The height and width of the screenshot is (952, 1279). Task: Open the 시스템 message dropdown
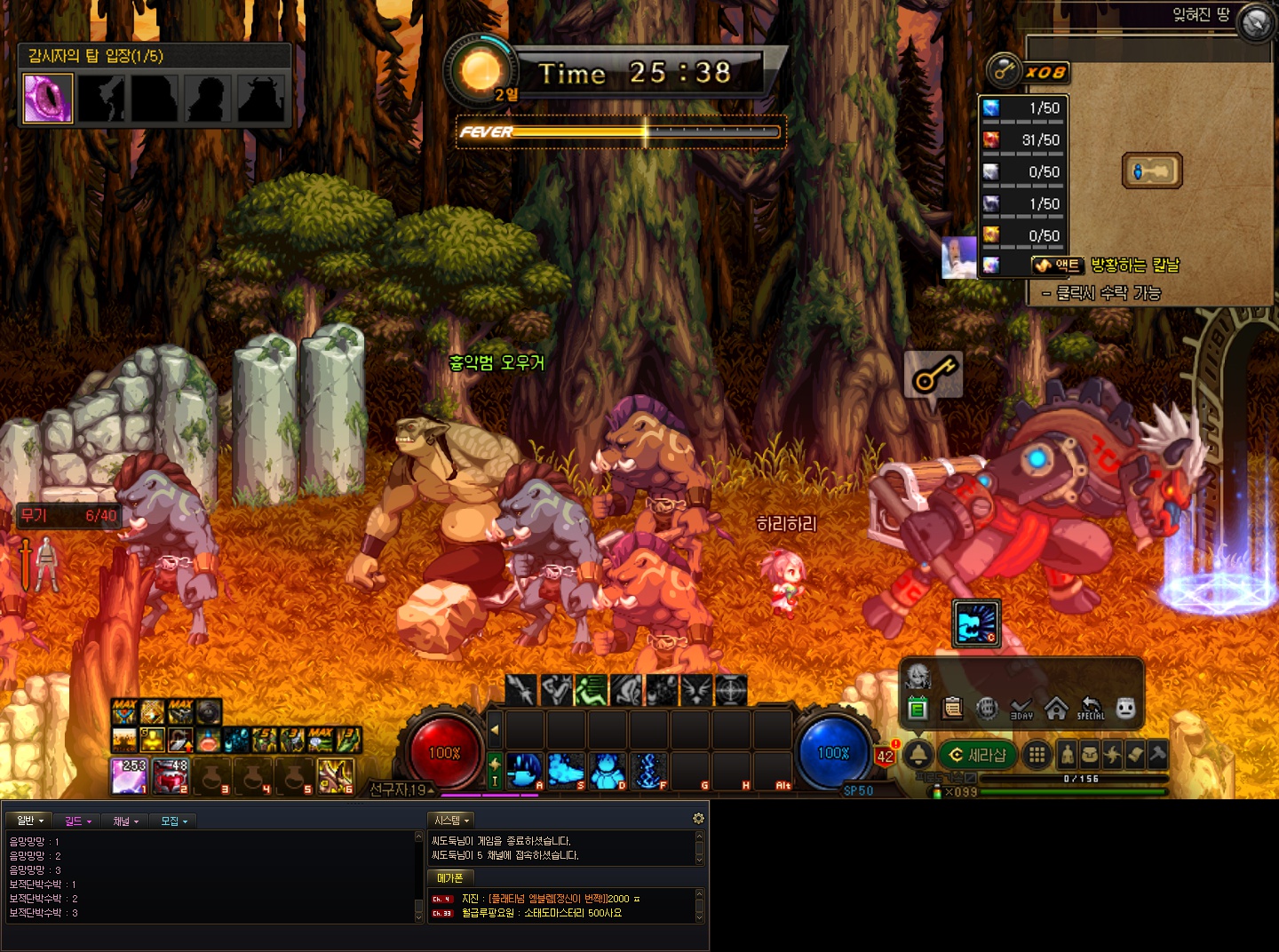coord(451,821)
